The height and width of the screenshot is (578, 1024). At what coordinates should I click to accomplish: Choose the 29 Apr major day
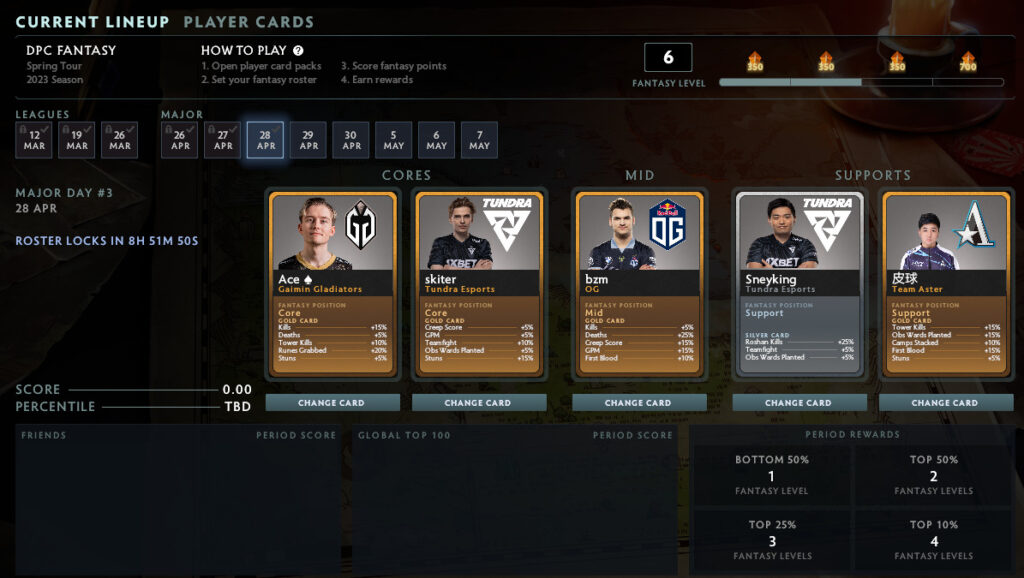tap(309, 140)
